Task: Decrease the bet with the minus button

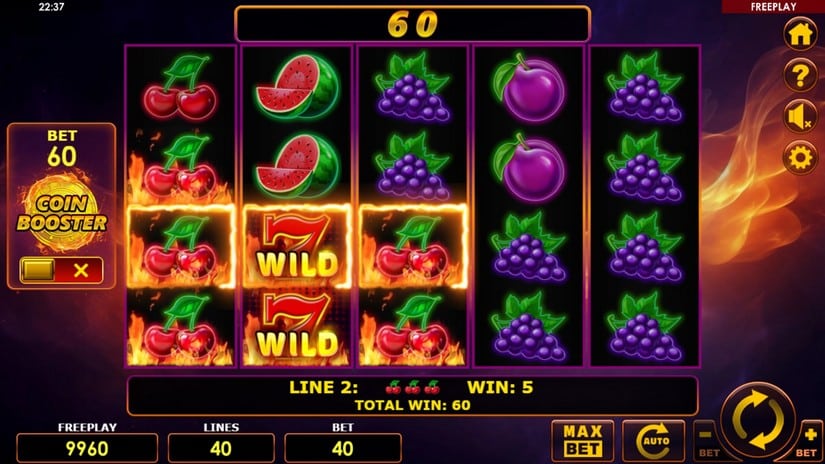Action: click(705, 436)
